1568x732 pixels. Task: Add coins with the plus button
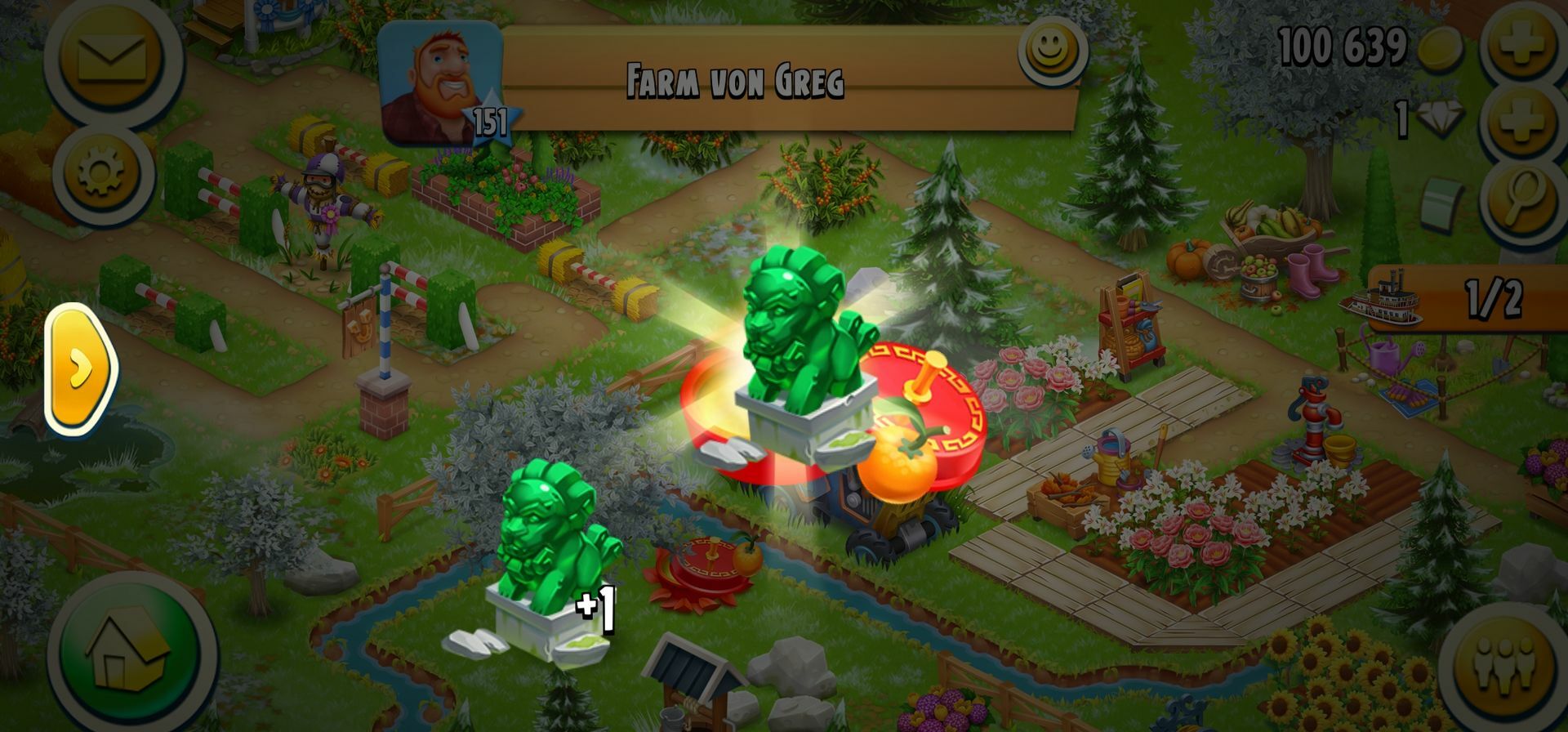click(x=1522, y=42)
